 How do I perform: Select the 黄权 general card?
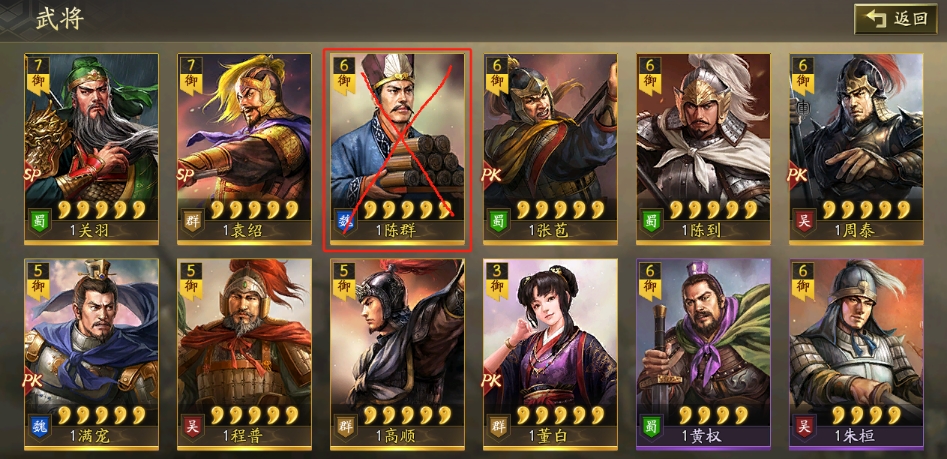pos(703,350)
